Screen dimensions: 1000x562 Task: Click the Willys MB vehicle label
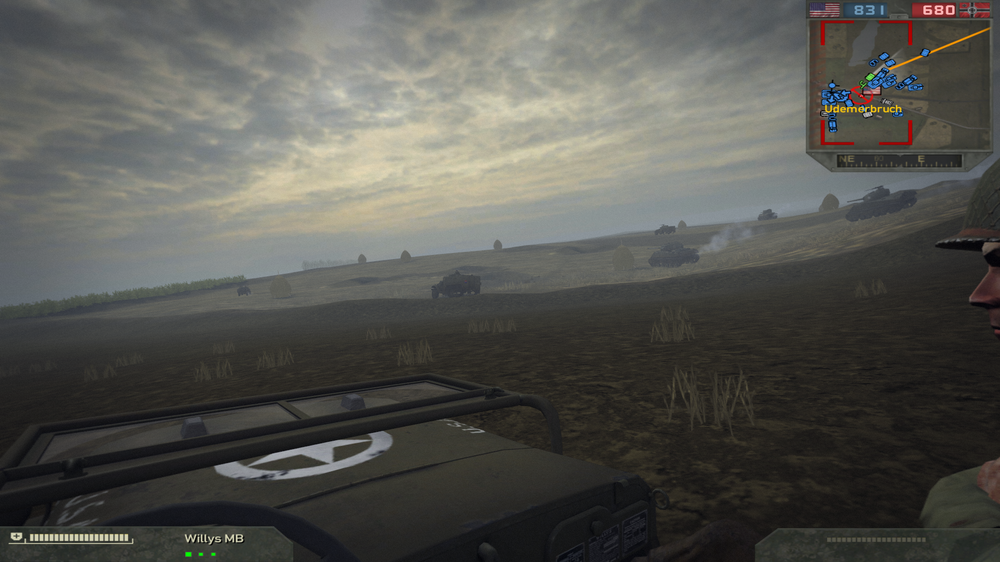(213, 539)
